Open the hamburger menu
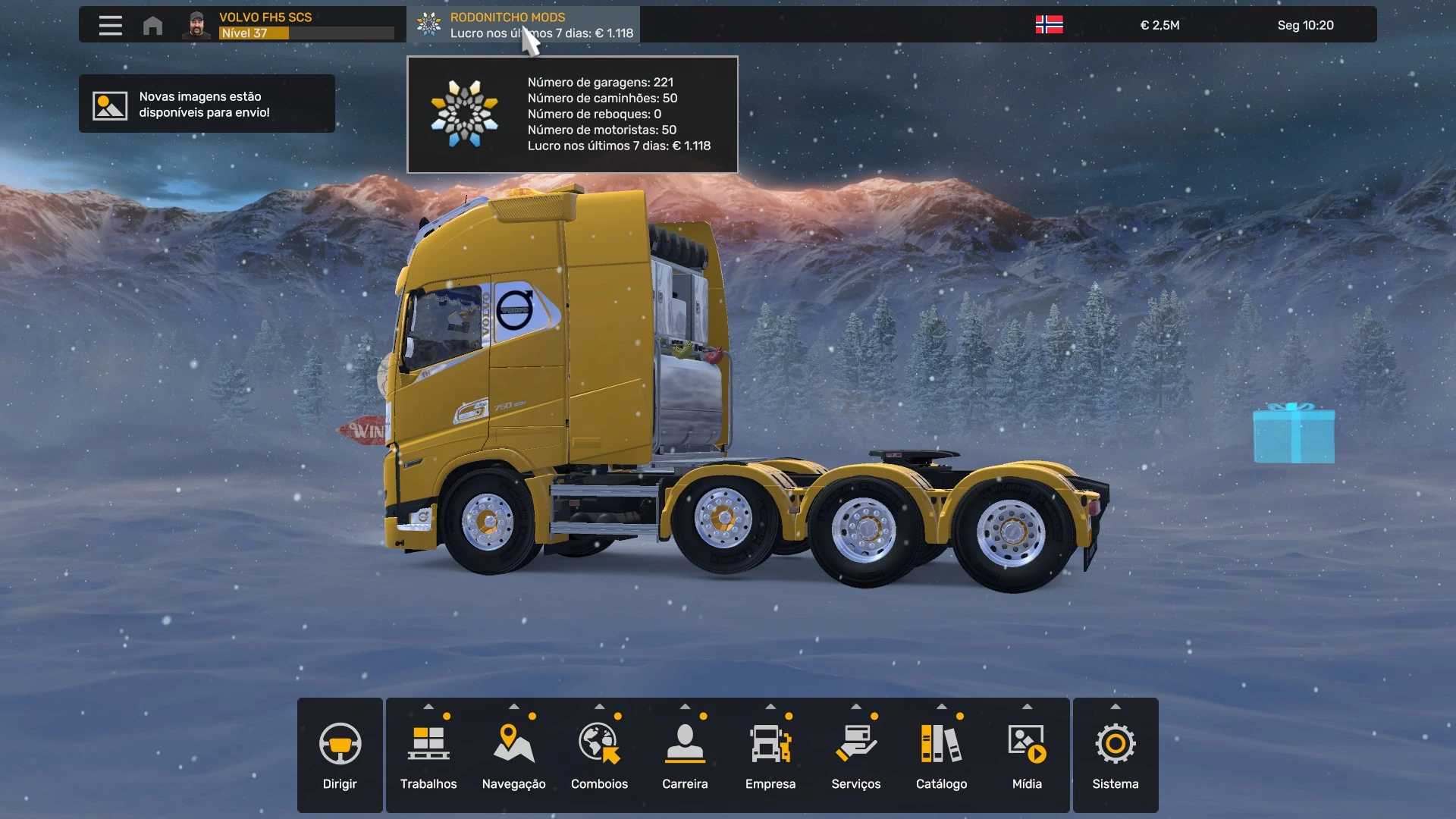 click(x=110, y=25)
